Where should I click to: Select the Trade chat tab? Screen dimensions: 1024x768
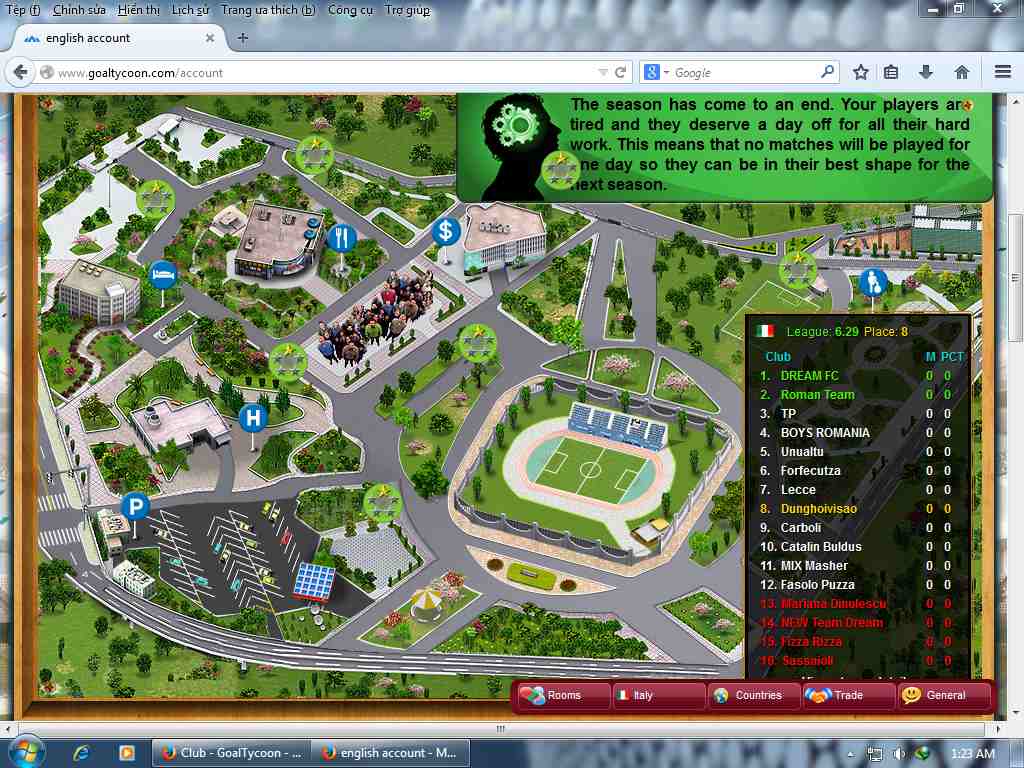[847, 695]
